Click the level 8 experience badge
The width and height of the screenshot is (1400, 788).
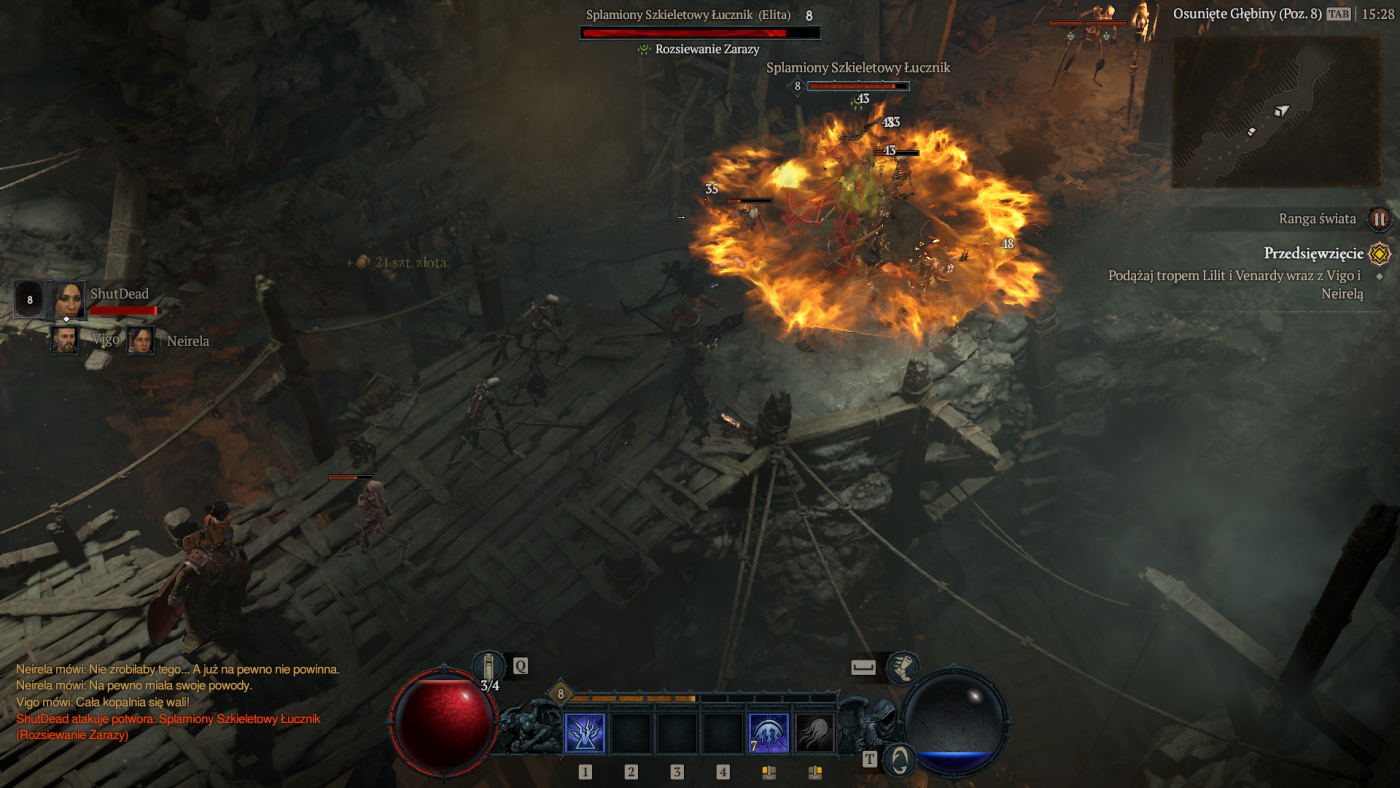click(560, 693)
